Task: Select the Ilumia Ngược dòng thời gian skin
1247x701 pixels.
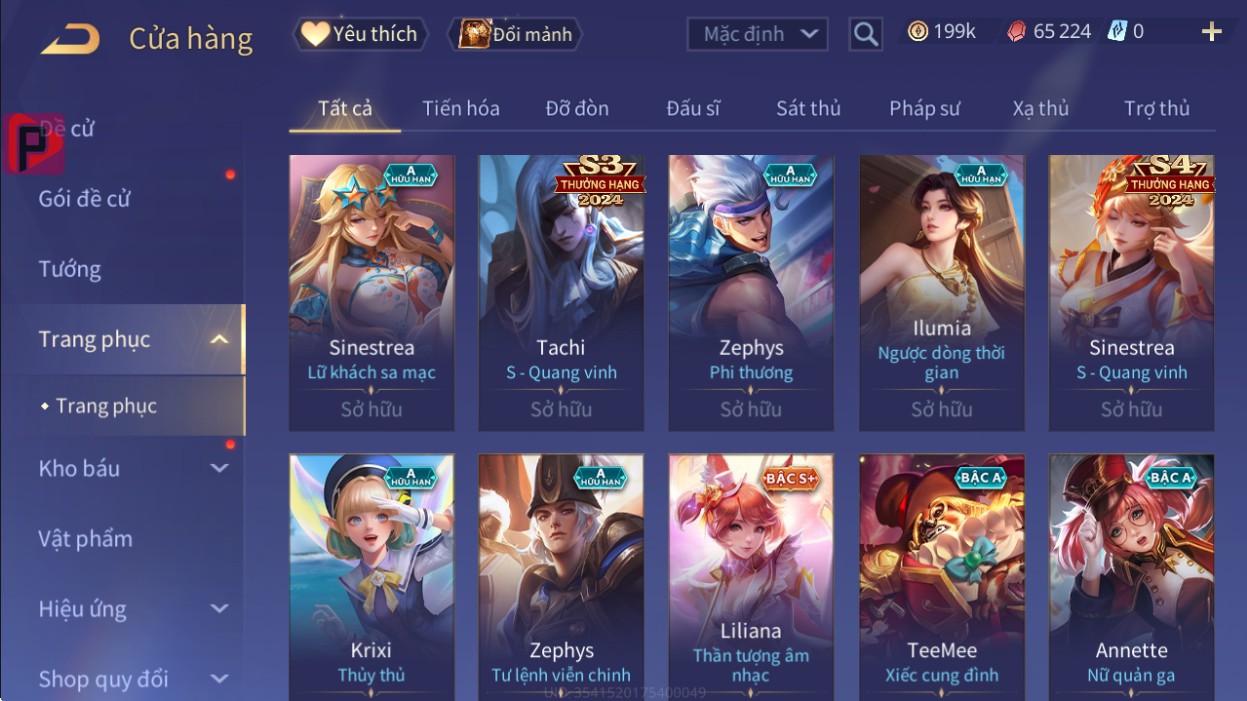Action: coord(941,292)
